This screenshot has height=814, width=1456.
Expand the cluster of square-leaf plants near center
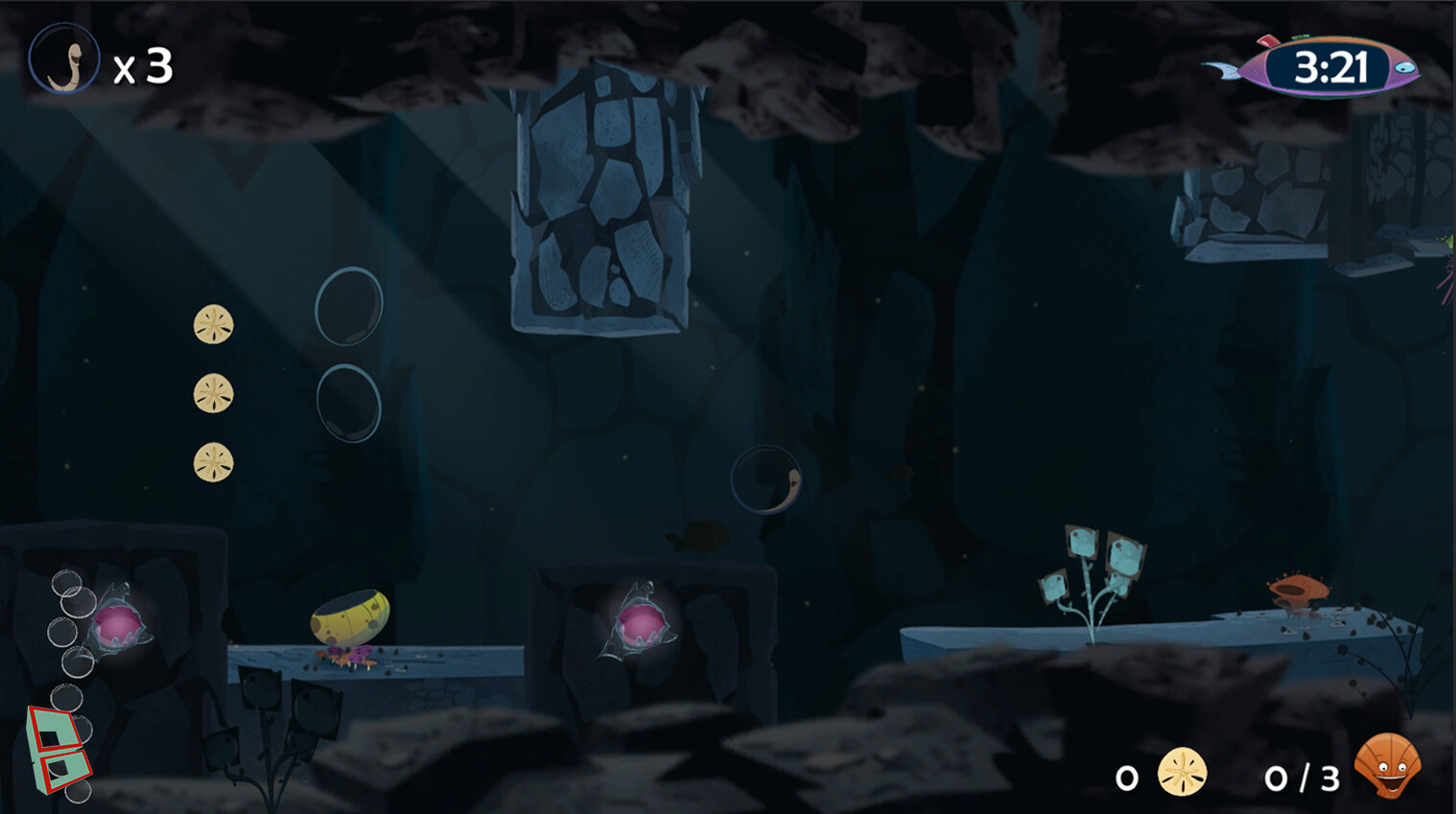pos(1091,570)
